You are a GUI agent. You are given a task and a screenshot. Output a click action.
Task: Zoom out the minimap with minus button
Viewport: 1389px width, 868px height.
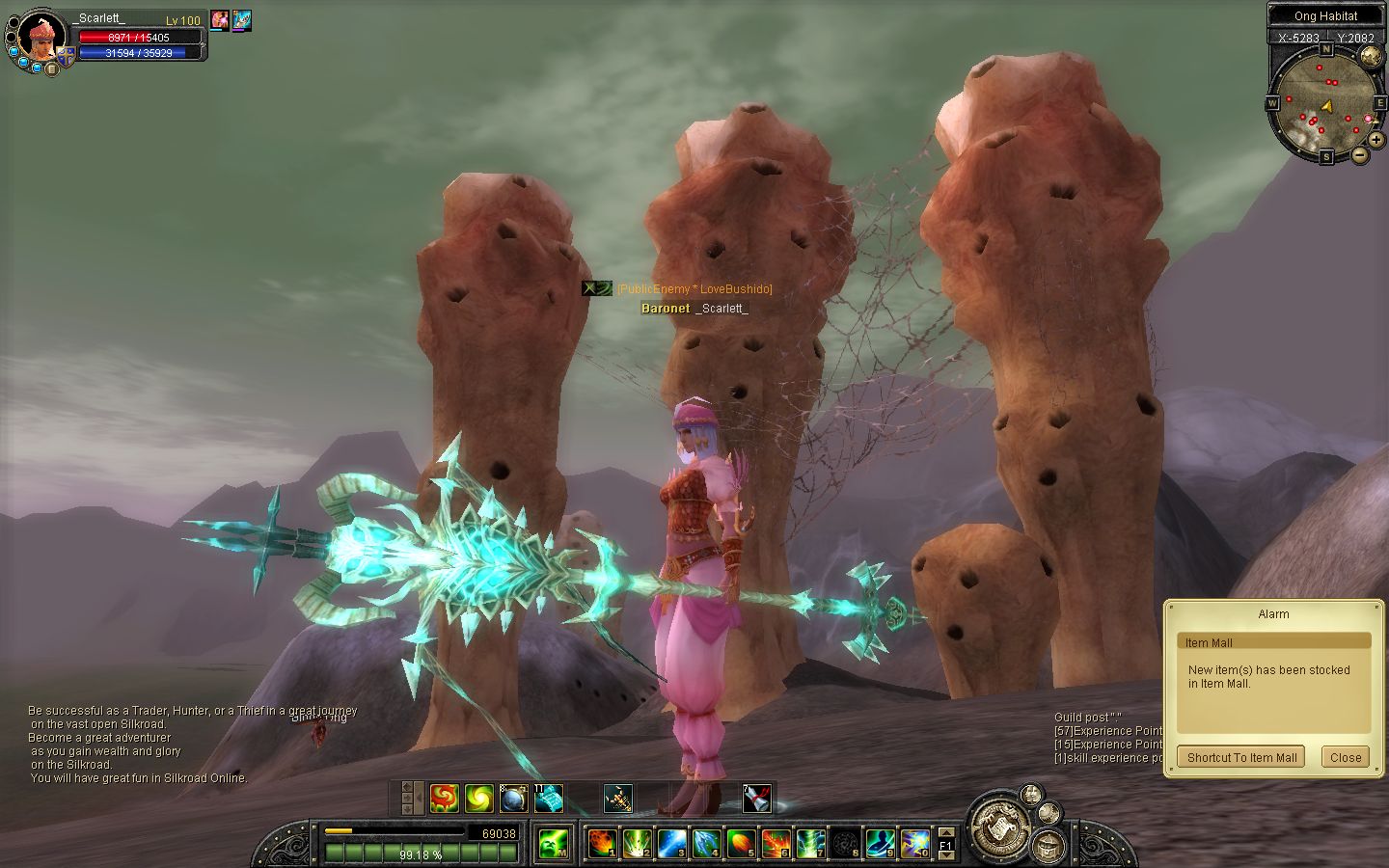1360,154
